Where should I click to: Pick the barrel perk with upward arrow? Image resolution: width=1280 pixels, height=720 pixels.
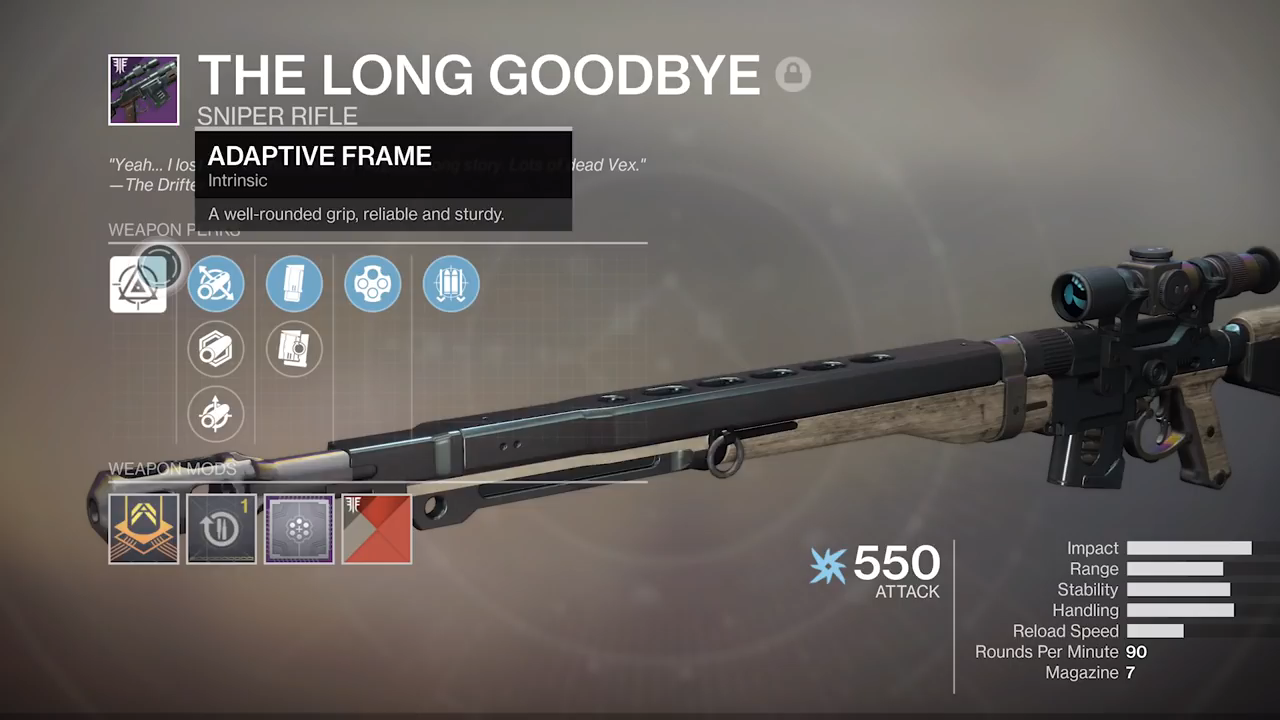pyautogui.click(x=216, y=413)
